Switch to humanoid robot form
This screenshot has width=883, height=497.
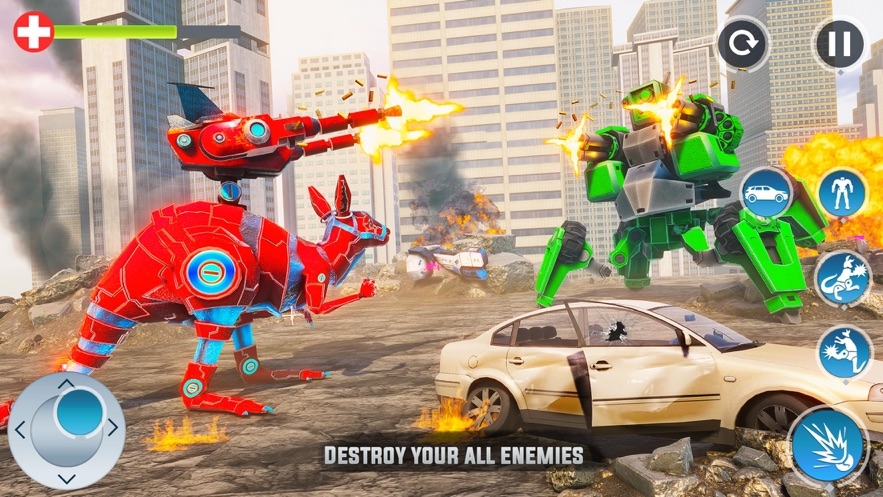pyautogui.click(x=842, y=191)
